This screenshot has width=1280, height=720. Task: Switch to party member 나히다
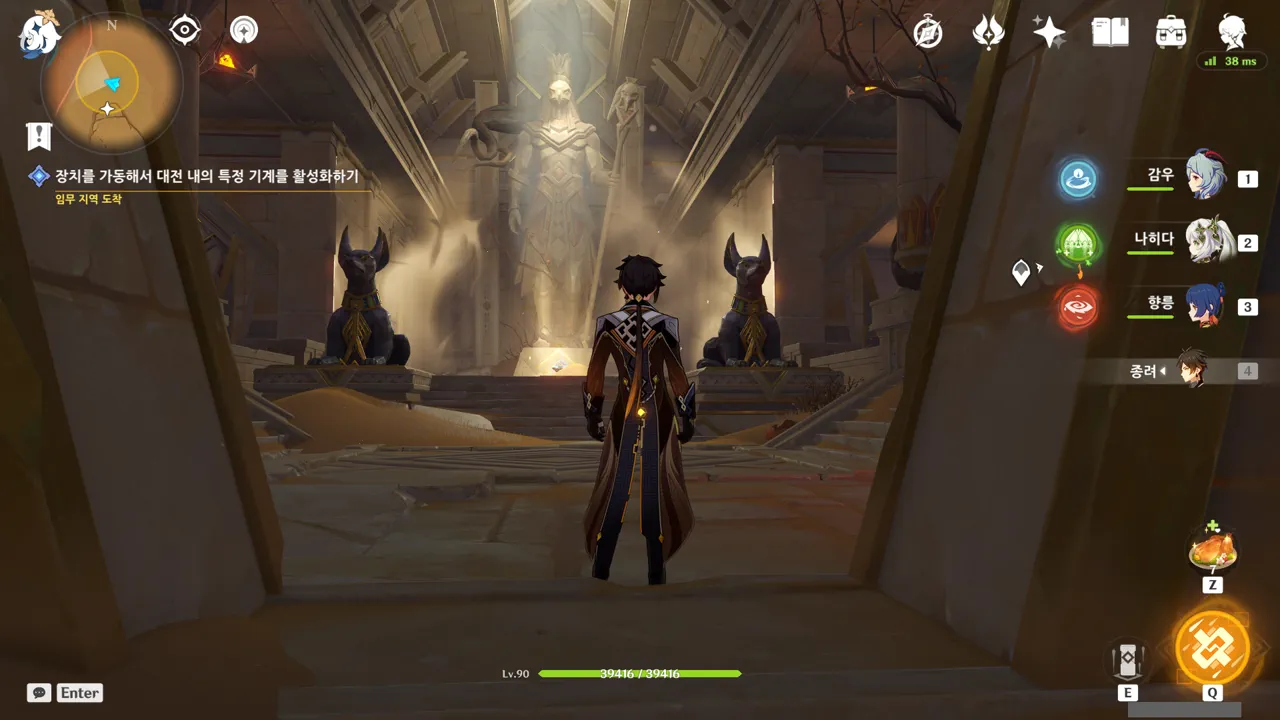1206,241
